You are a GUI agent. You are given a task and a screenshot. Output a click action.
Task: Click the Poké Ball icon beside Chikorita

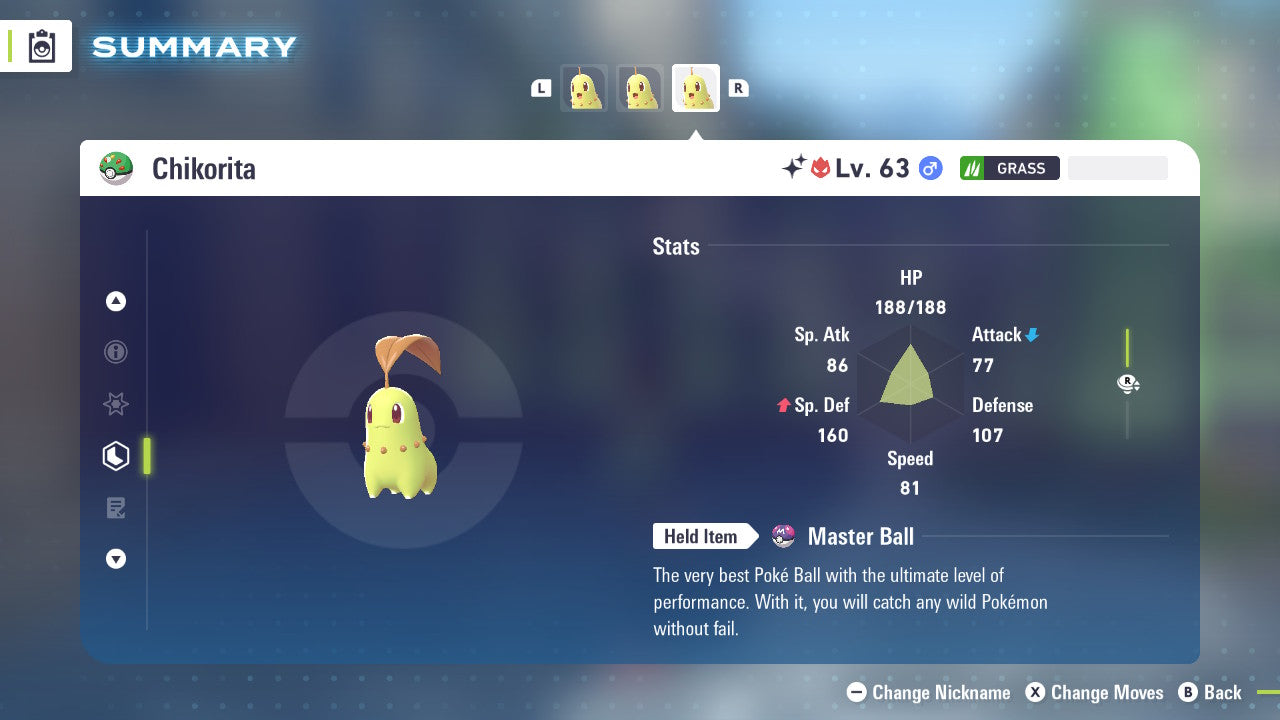(x=117, y=168)
